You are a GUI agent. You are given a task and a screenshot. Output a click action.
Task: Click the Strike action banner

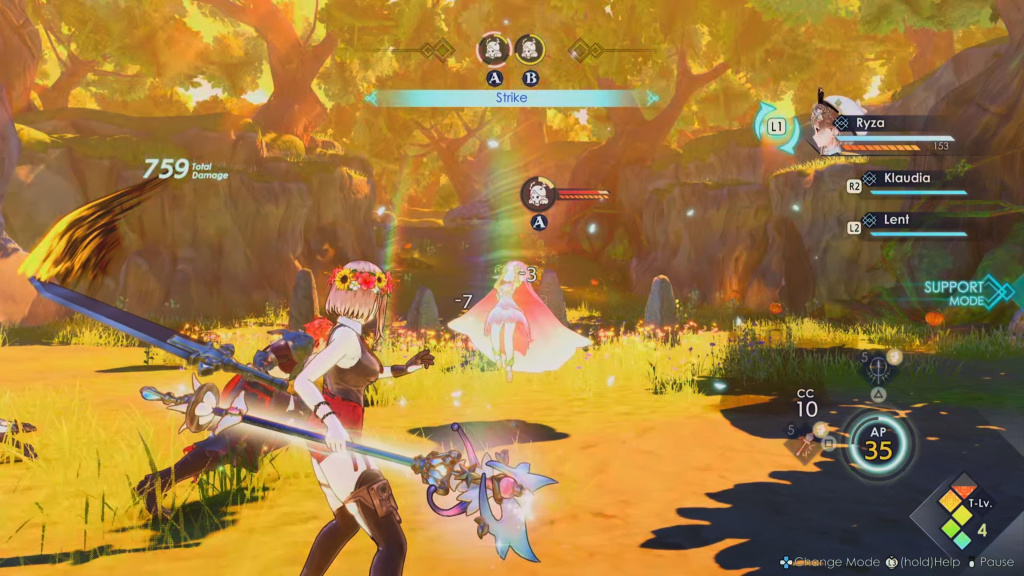coord(512,98)
